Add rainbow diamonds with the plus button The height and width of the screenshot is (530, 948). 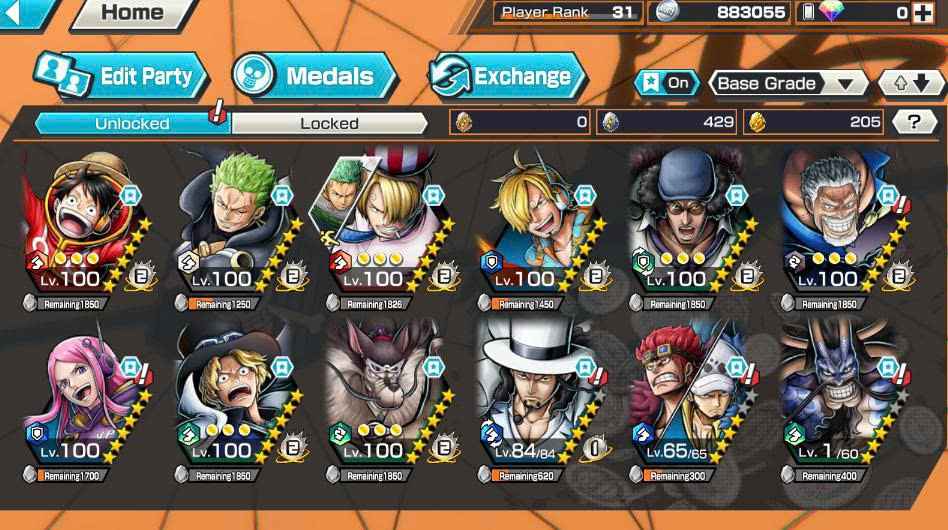coord(921,13)
